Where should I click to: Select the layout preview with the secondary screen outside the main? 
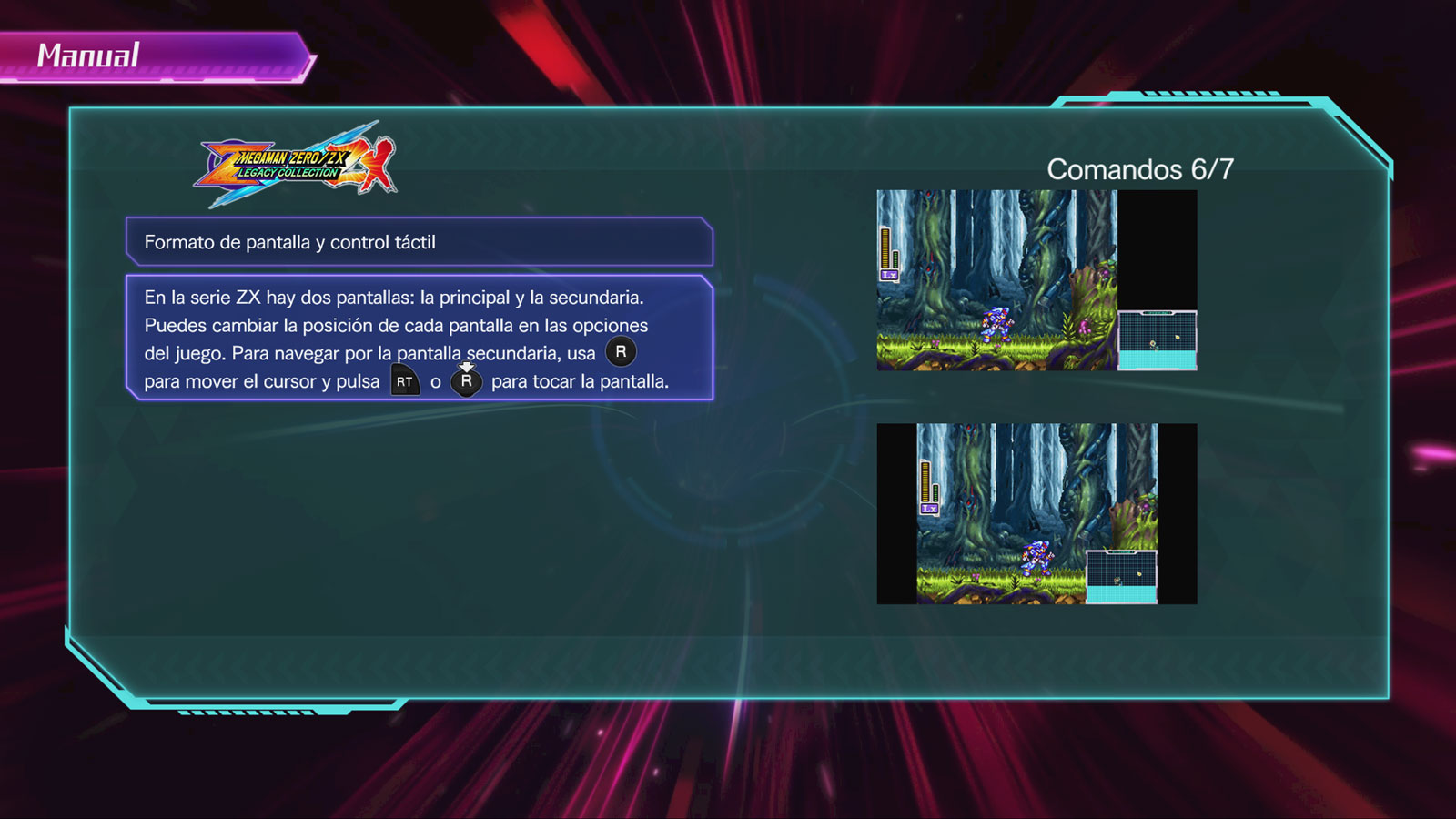tap(1036, 279)
